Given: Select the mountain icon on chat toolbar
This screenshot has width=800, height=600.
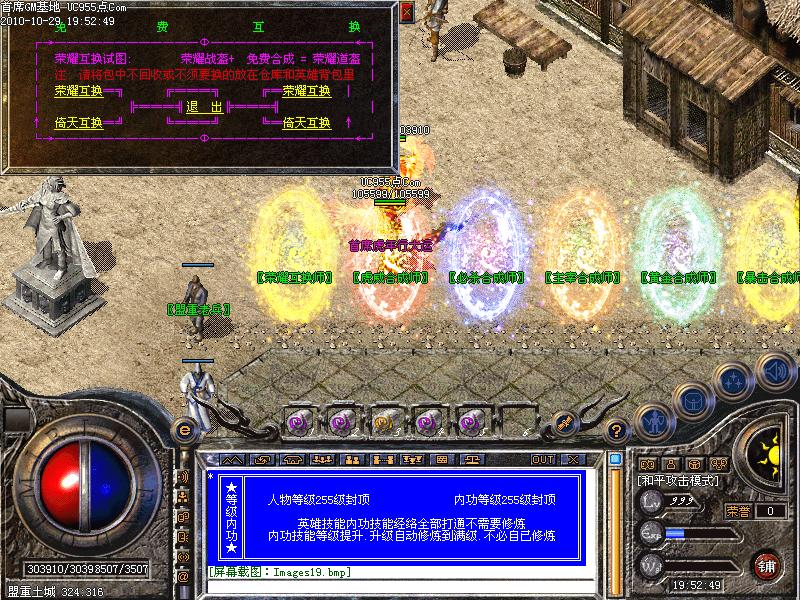Looking at the screenshot, I should click(232, 460).
